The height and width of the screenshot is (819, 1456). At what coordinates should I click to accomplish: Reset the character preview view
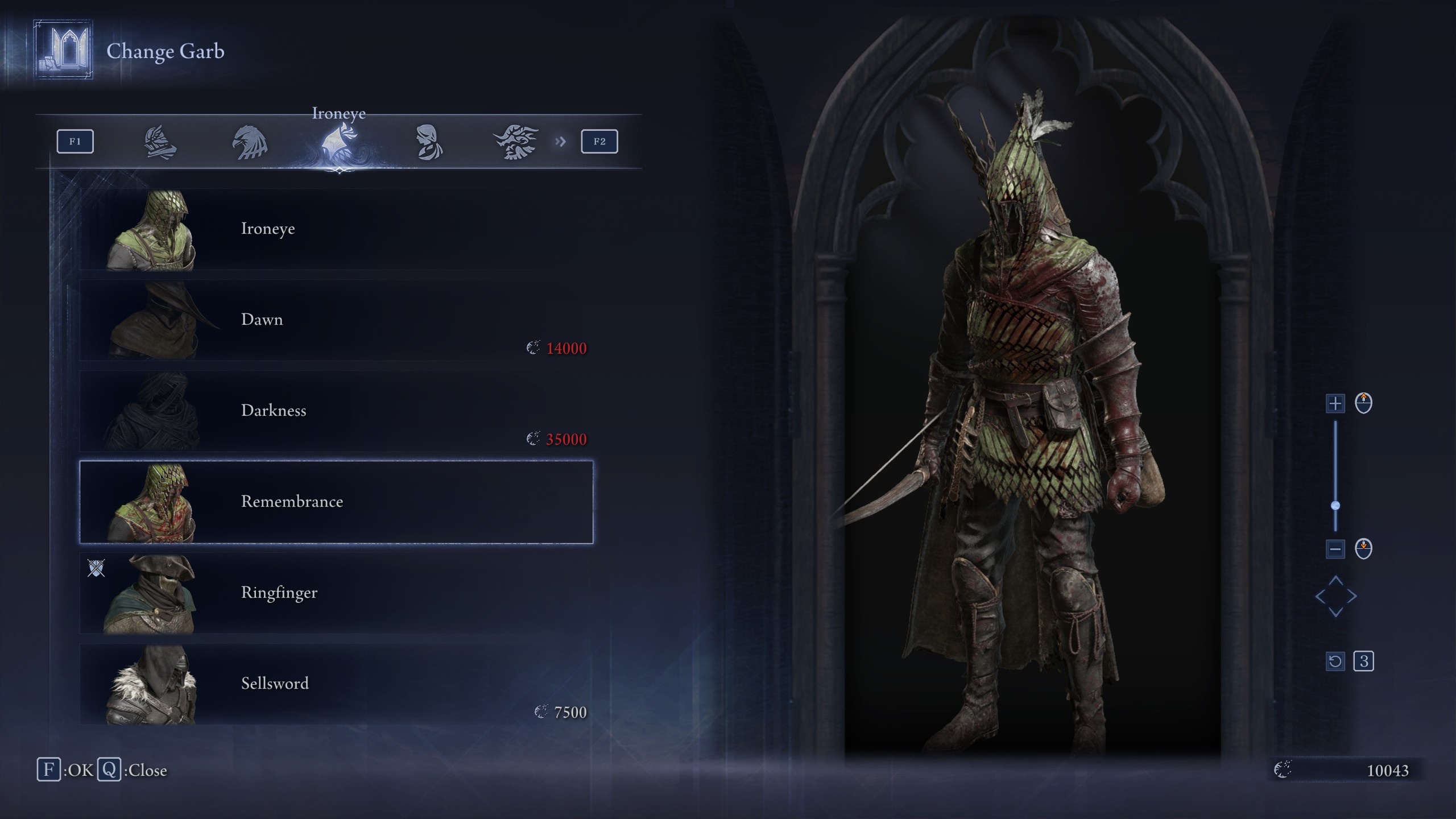[x=1335, y=661]
